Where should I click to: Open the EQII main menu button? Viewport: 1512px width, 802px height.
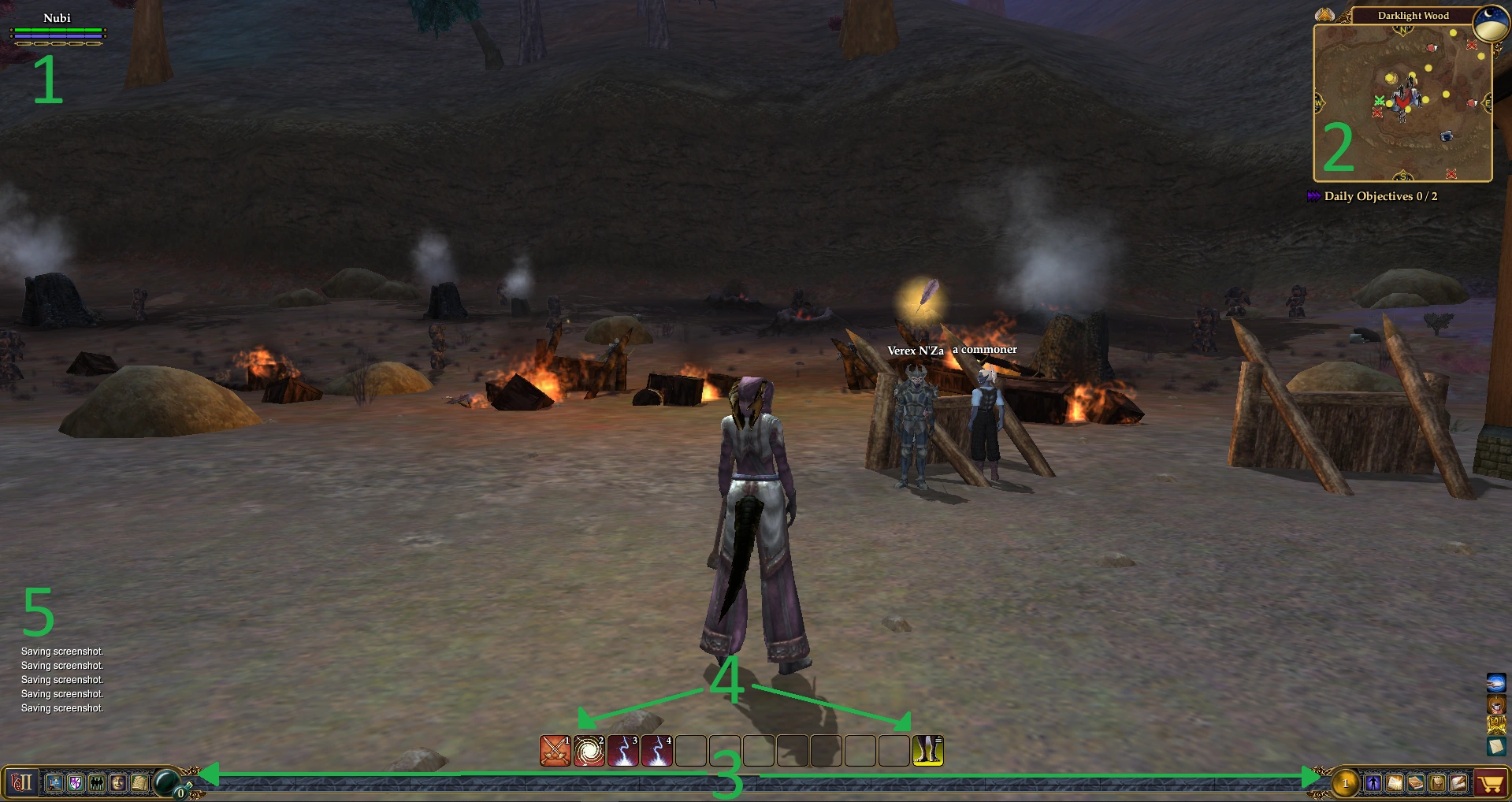(x=21, y=783)
